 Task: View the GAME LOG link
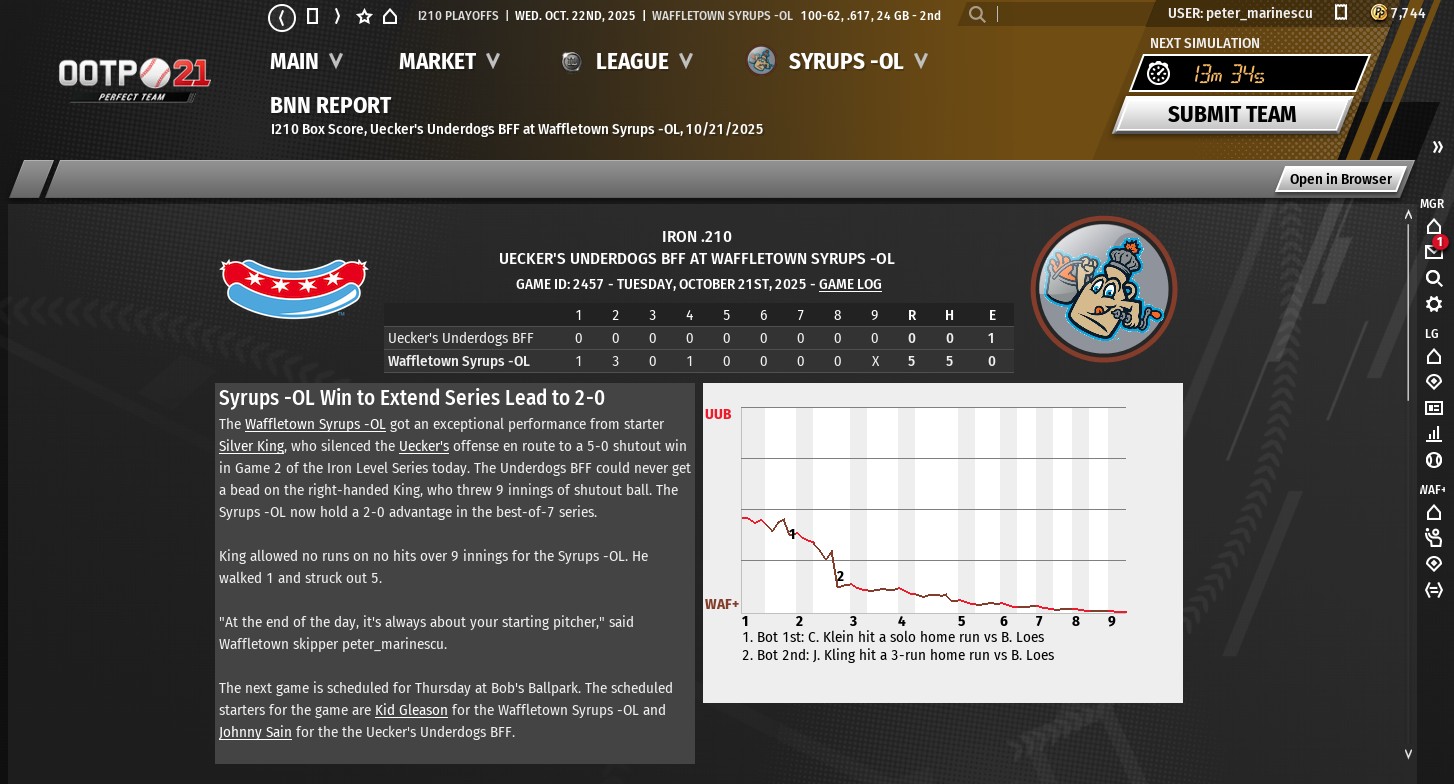pyautogui.click(x=850, y=284)
